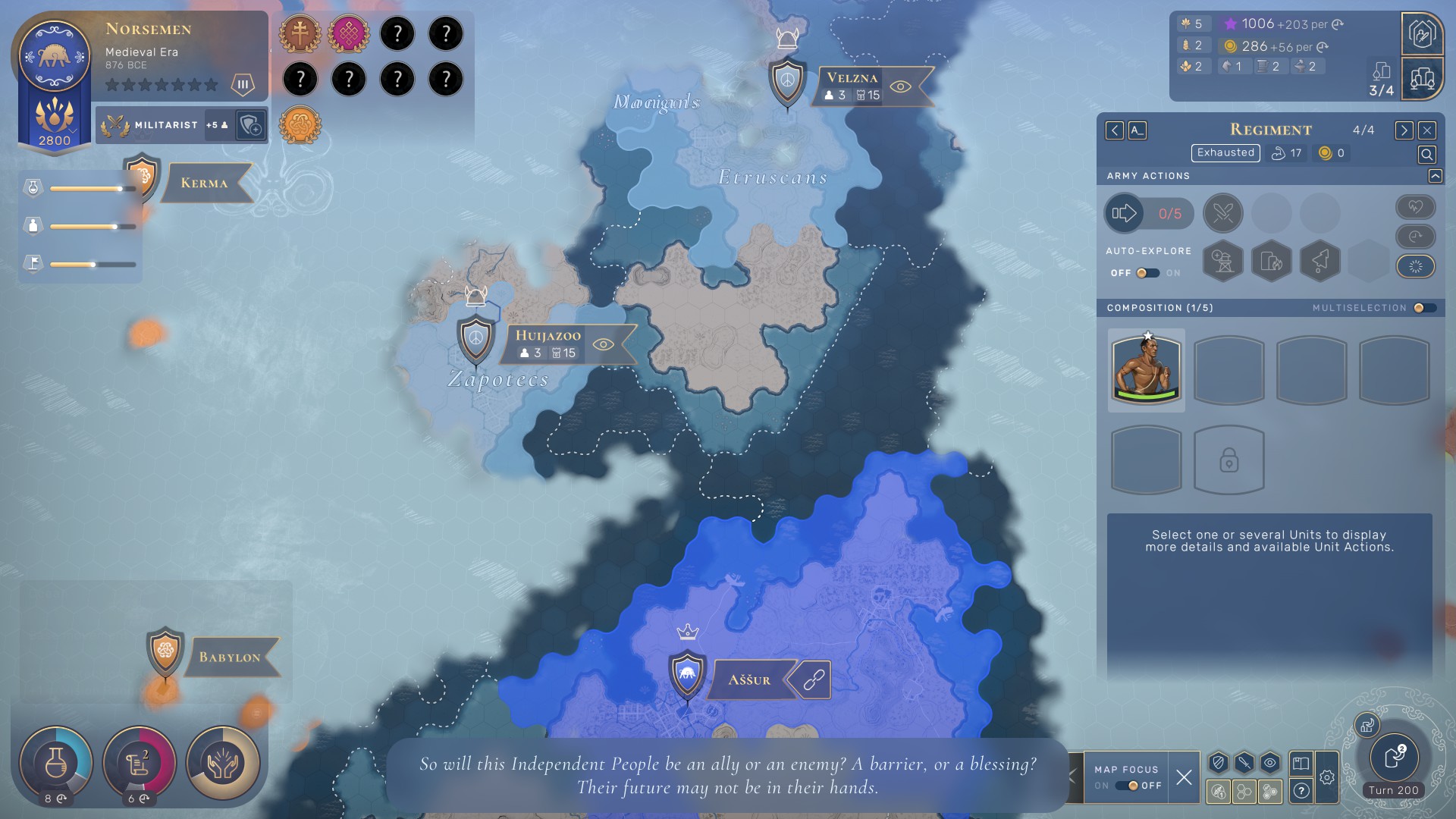Collapse the Army Actions section
The height and width of the screenshot is (819, 1456).
tap(1435, 176)
